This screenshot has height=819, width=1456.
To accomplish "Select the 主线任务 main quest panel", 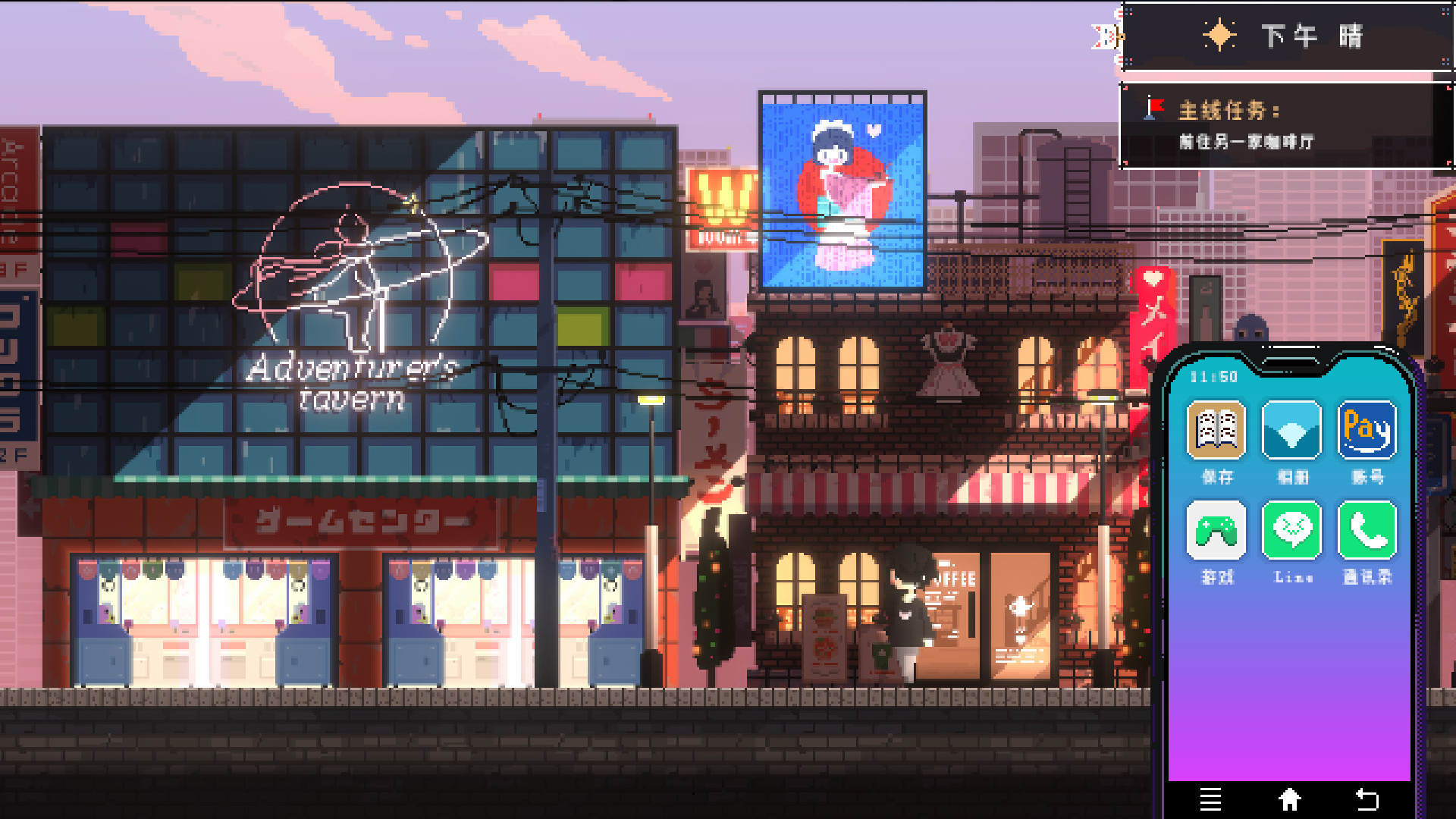I will [x=1228, y=108].
